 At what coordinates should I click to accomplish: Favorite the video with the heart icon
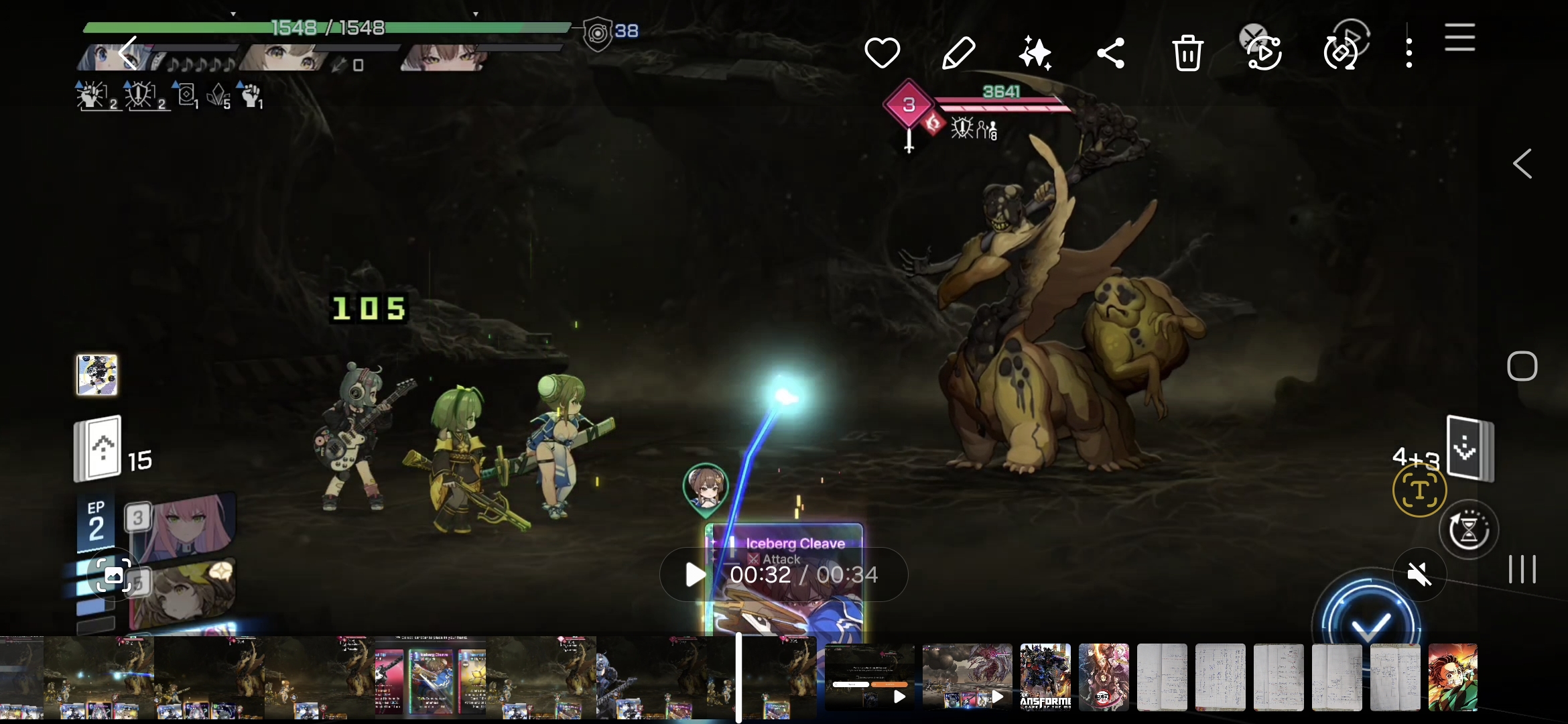click(x=882, y=53)
